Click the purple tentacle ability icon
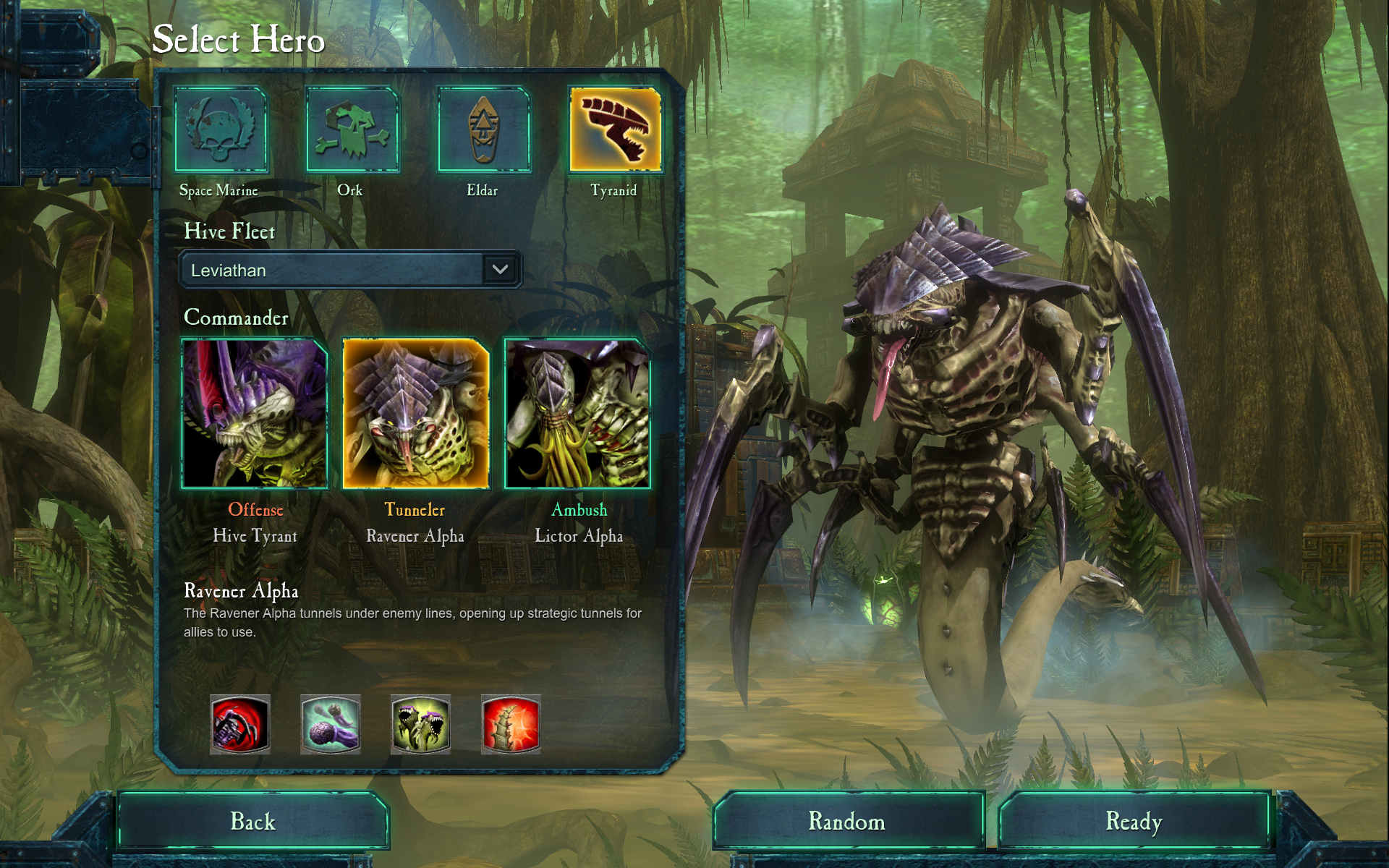The image size is (1389, 868). pos(331,724)
